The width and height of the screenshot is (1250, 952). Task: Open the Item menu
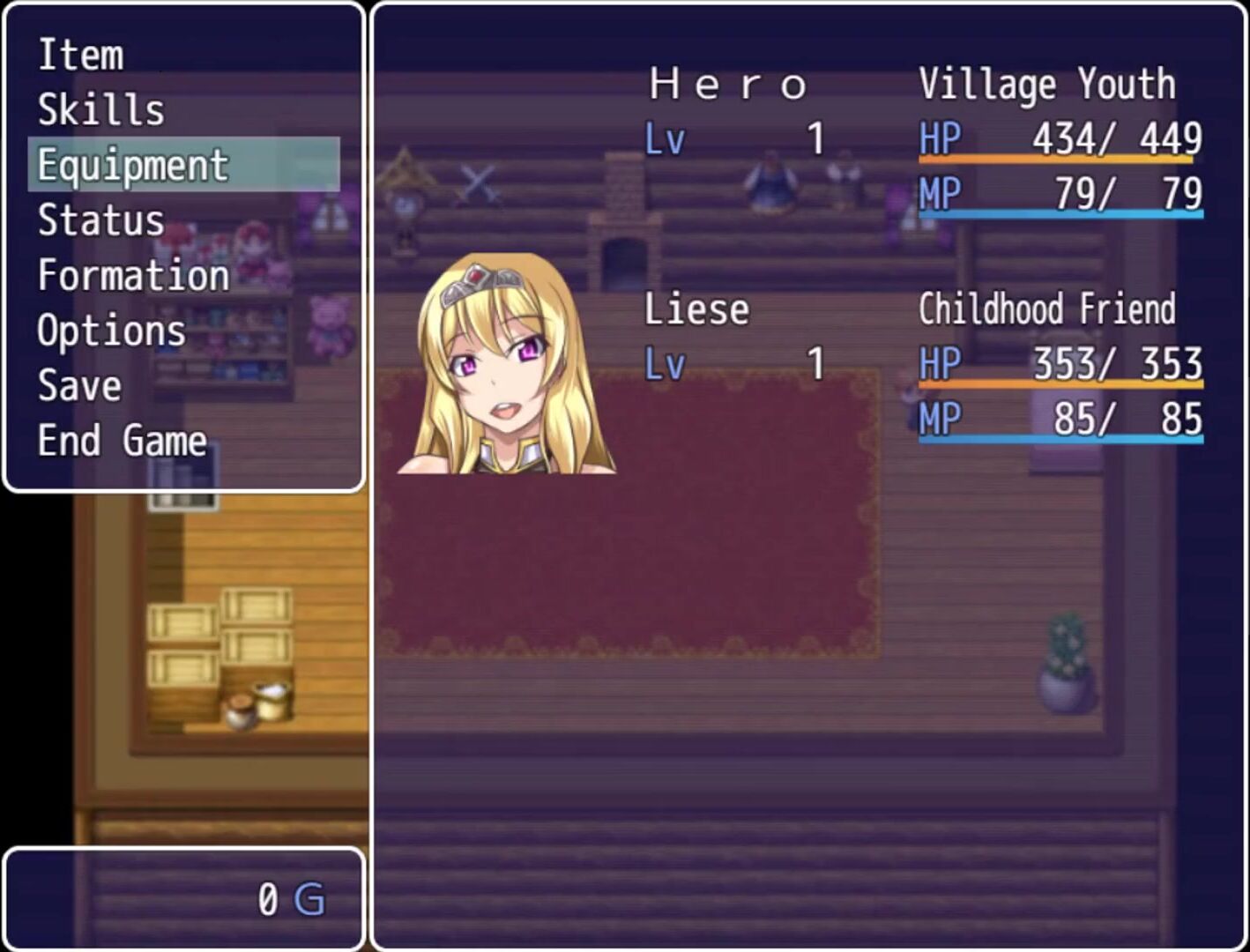81,55
